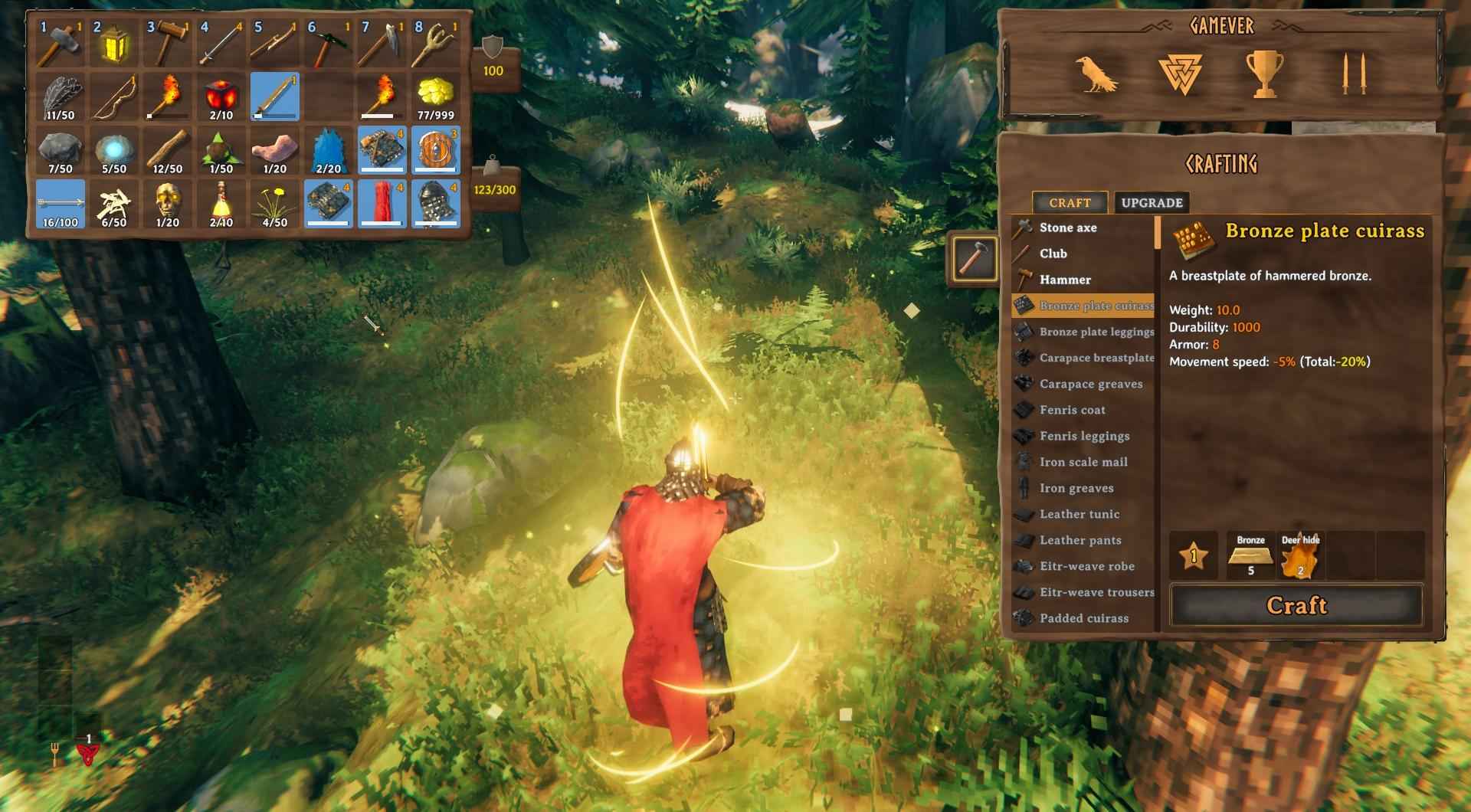The height and width of the screenshot is (812, 1471).
Task: Select Fenris coat in the list
Action: (1072, 410)
